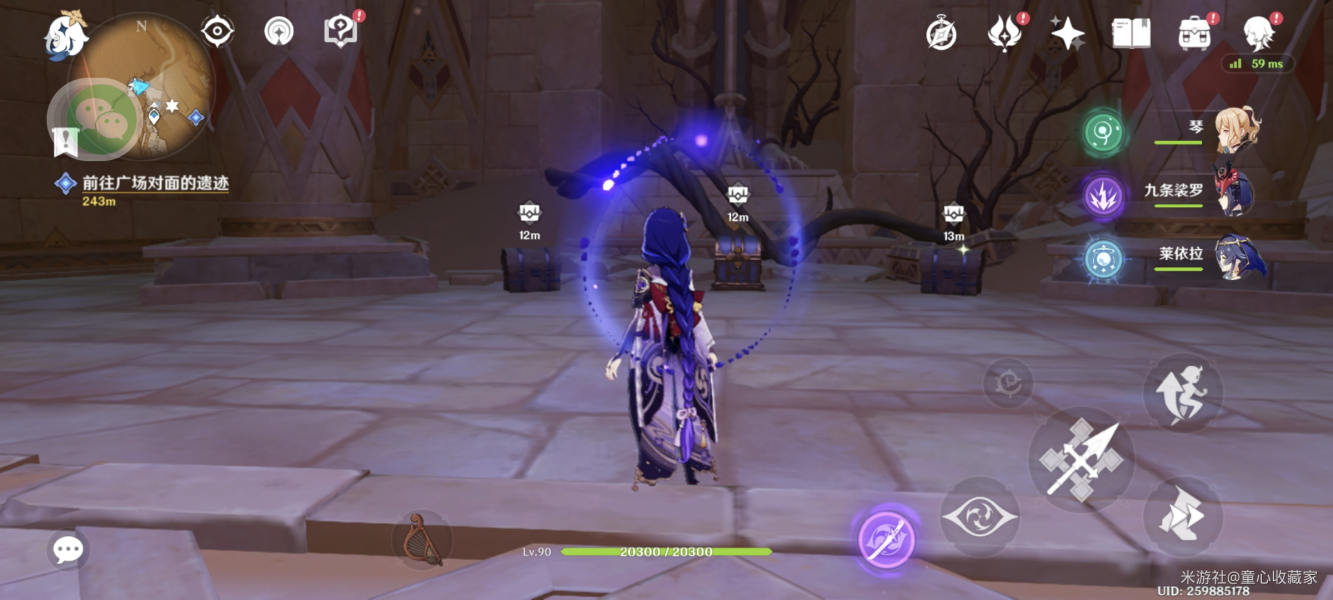Open the Paimon main menu
The height and width of the screenshot is (600, 1333).
[66, 35]
